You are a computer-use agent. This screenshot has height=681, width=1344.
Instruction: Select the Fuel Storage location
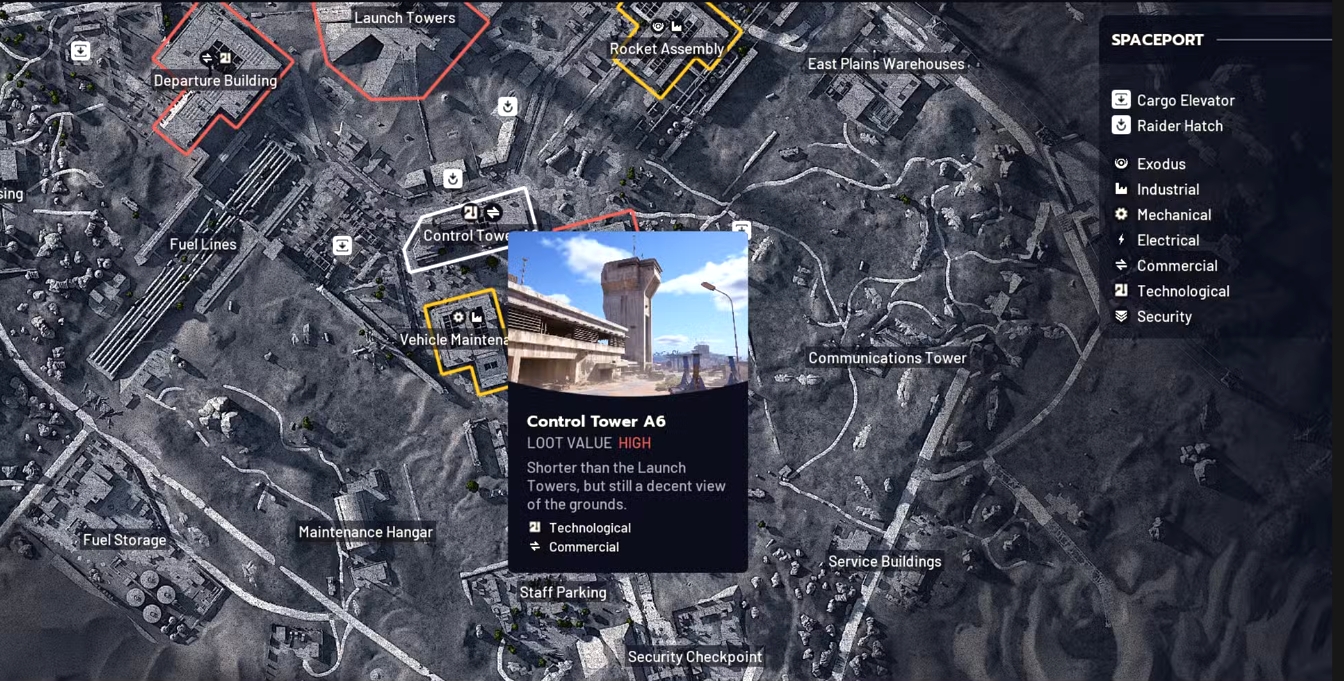coord(125,540)
